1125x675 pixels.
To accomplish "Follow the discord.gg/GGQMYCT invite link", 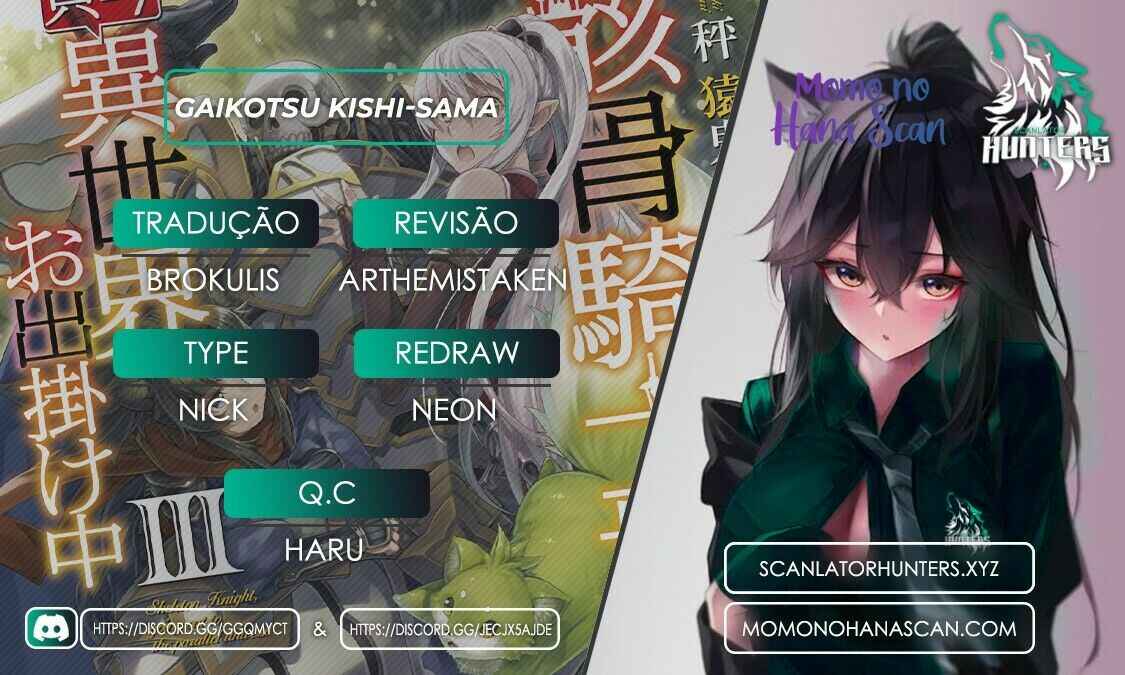I will click(x=191, y=629).
